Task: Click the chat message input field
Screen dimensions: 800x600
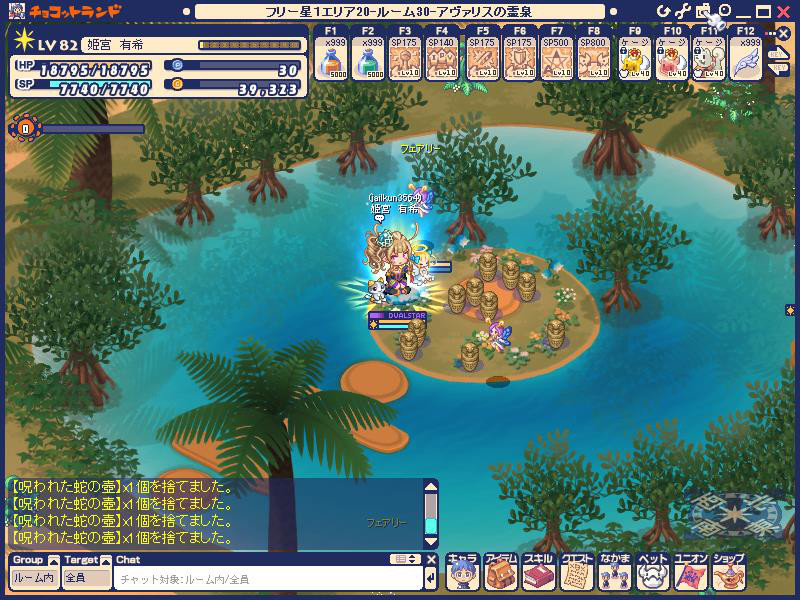Action: tap(268, 578)
